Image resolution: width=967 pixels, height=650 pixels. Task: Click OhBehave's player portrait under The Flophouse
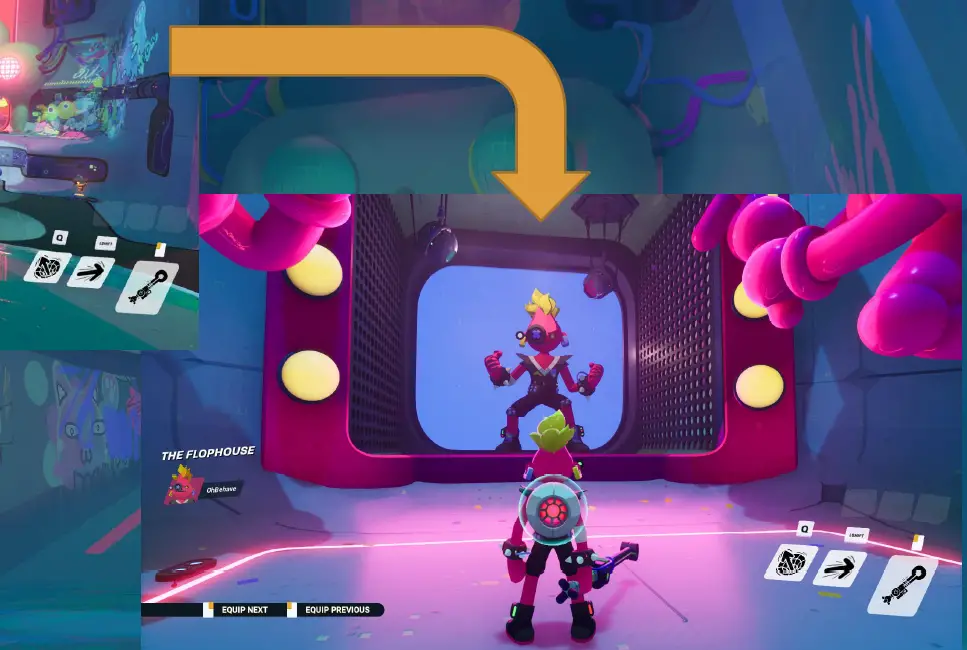[182, 486]
